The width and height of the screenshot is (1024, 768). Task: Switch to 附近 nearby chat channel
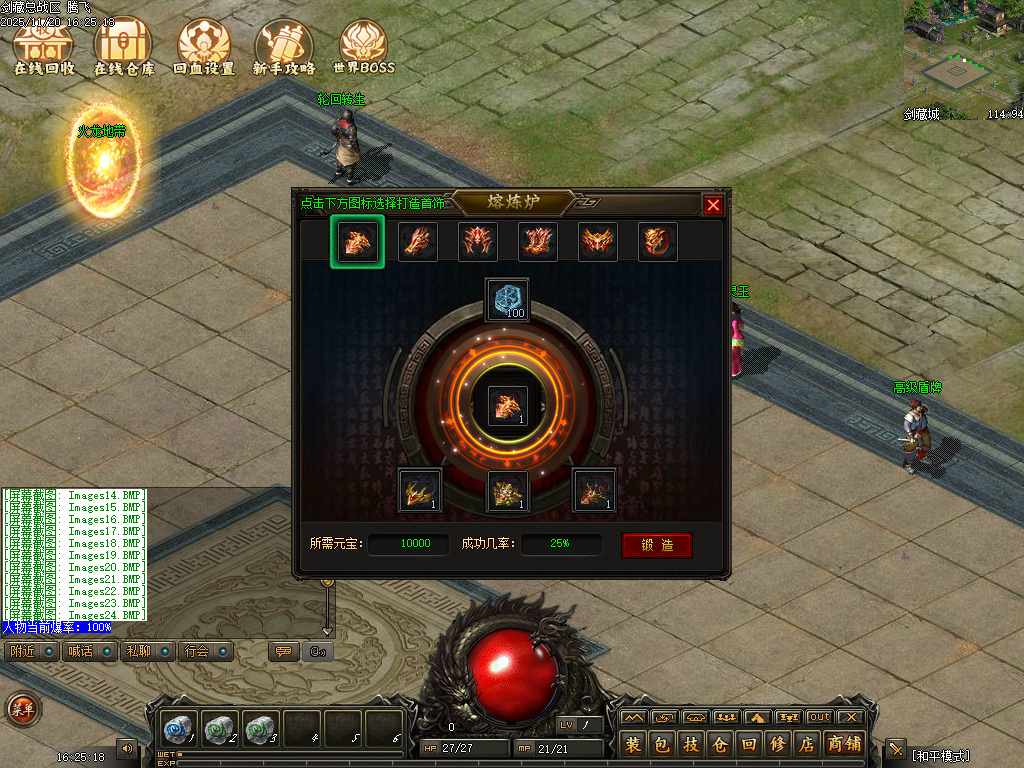pos(22,651)
